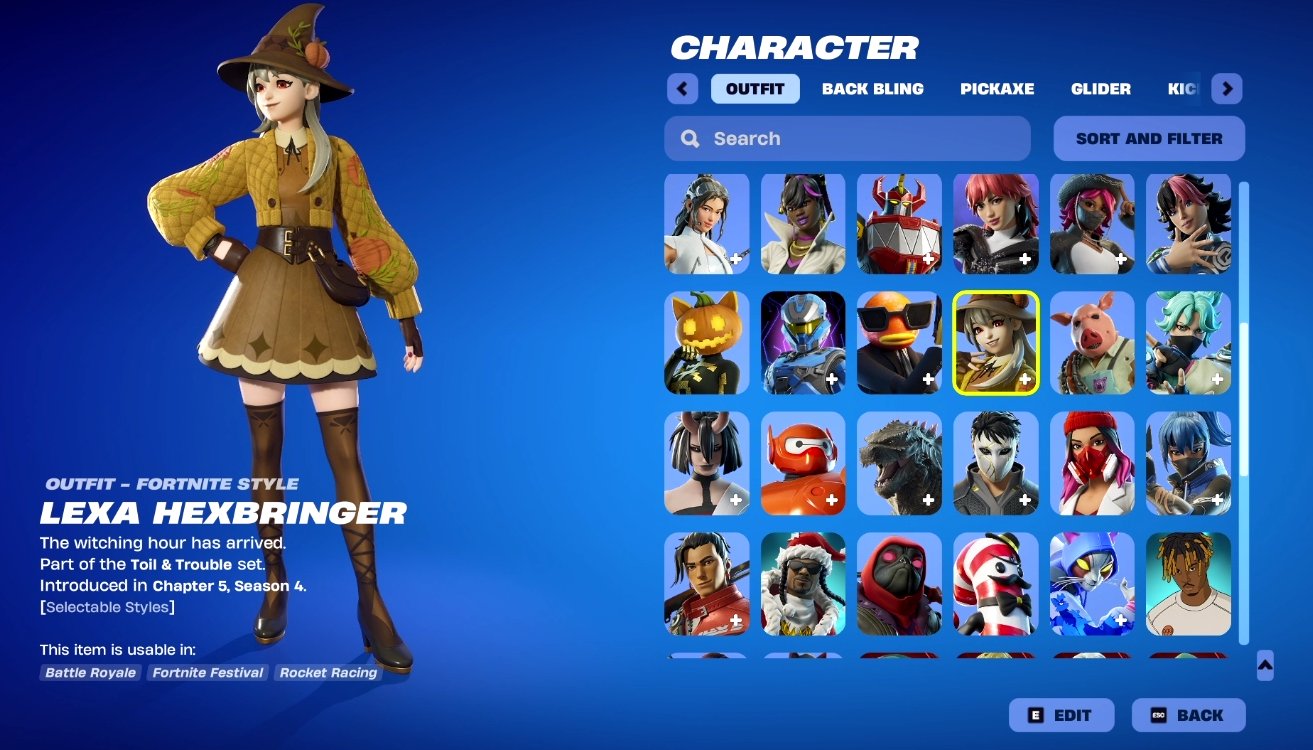Click the Search input field

click(847, 138)
